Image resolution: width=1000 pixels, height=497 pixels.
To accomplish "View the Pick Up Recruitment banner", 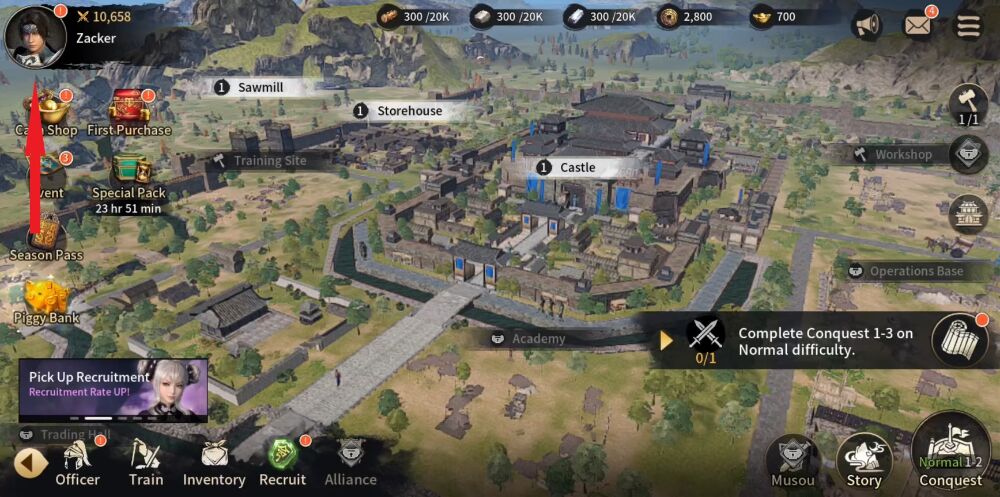I will tap(113, 390).
